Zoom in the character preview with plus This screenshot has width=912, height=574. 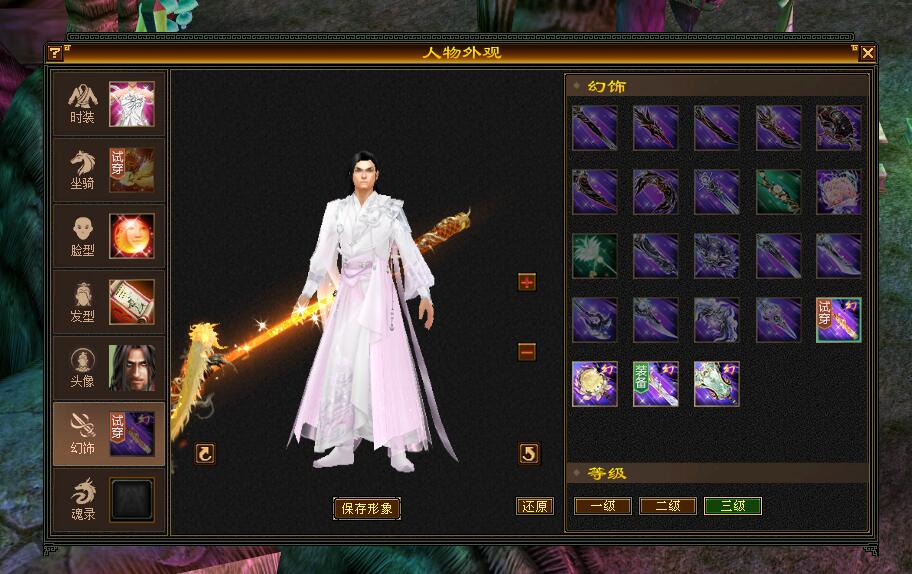pos(527,282)
